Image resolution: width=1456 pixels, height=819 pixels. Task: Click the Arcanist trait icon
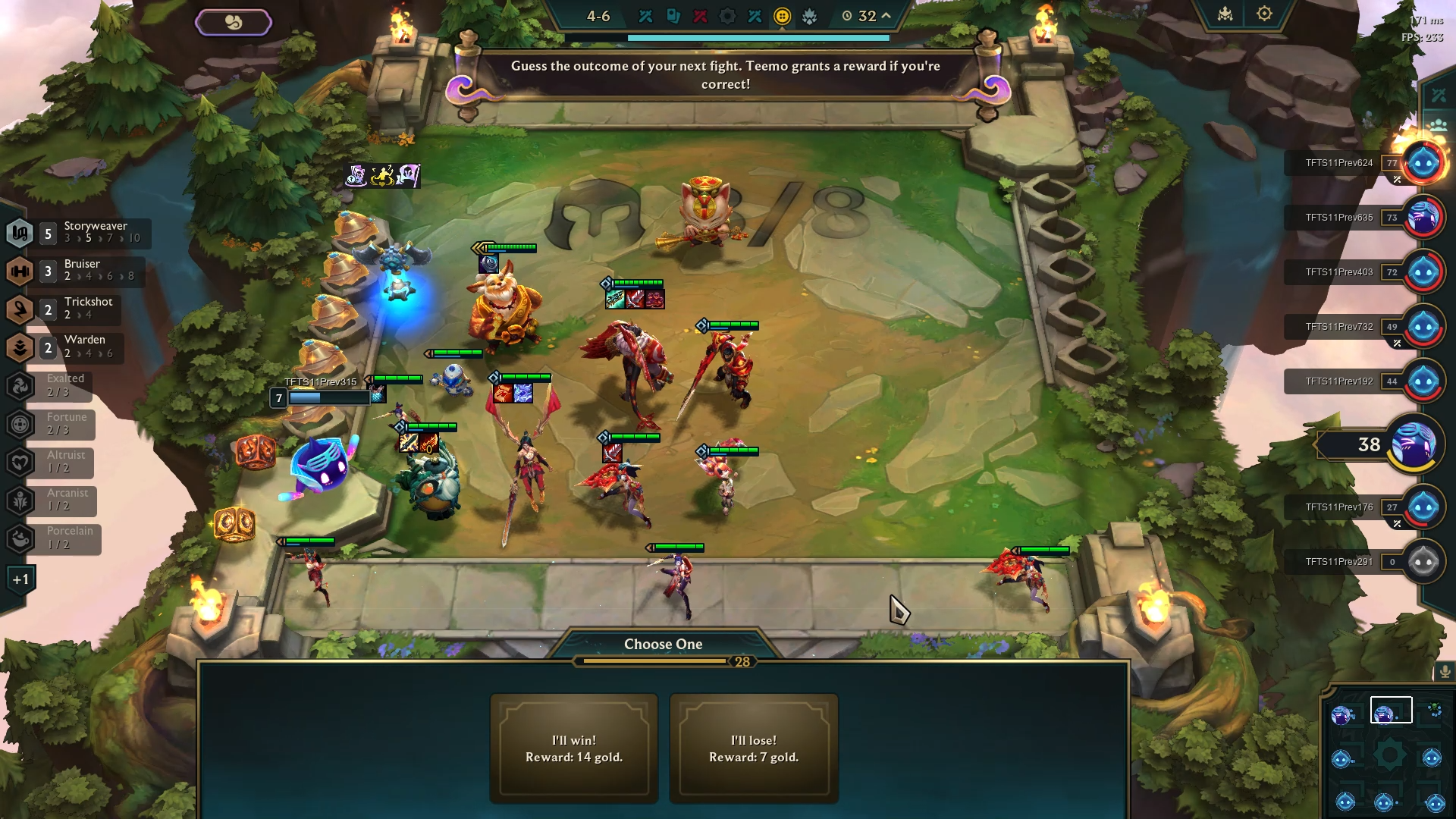[20, 500]
